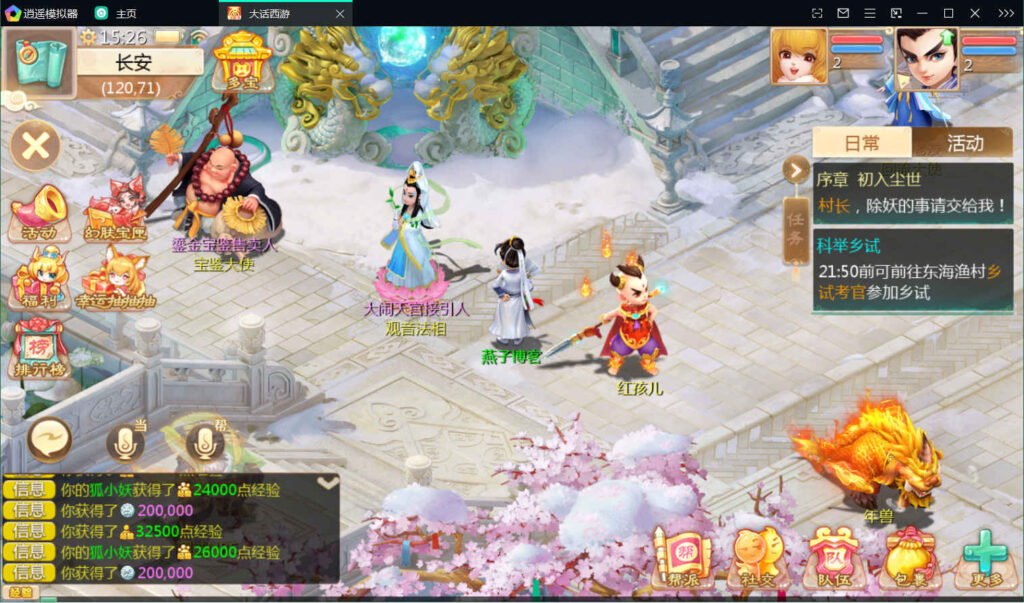Expand the 更多 plus menu
The image size is (1024, 603).
(984, 557)
